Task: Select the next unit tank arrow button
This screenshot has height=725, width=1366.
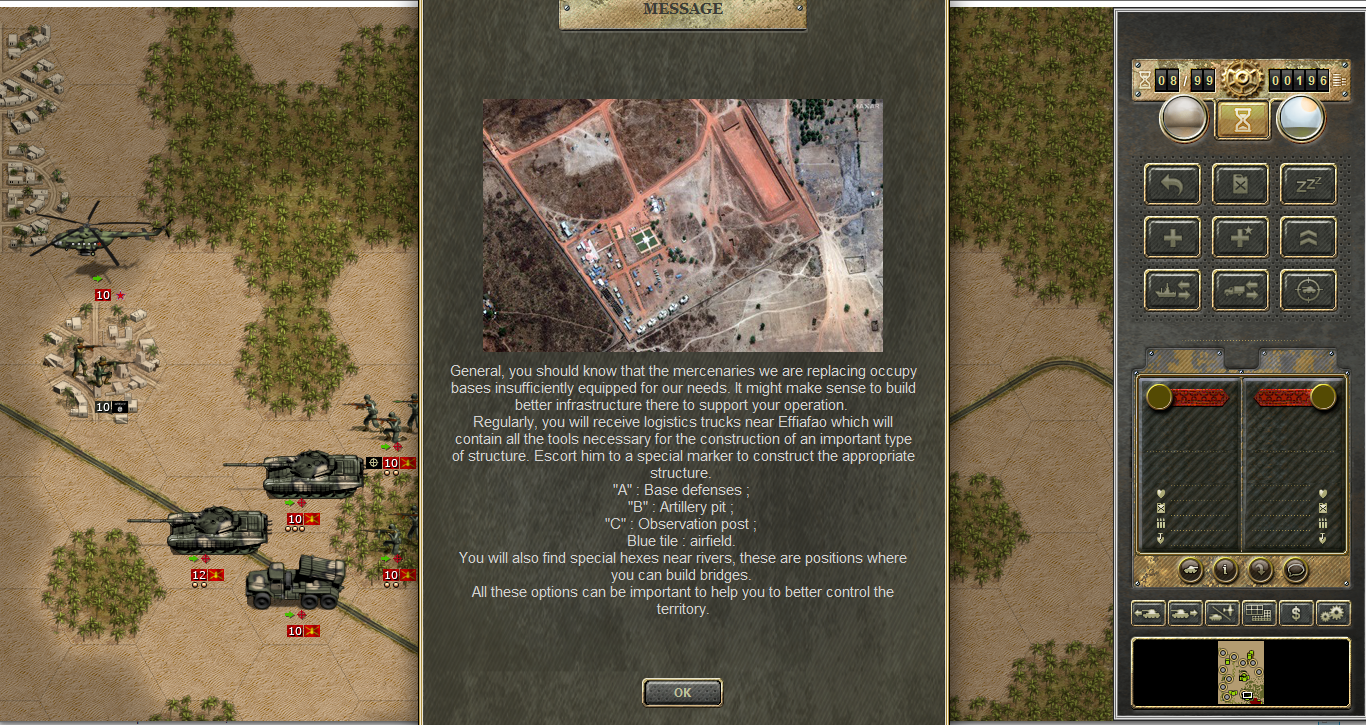Action: [x=1185, y=613]
